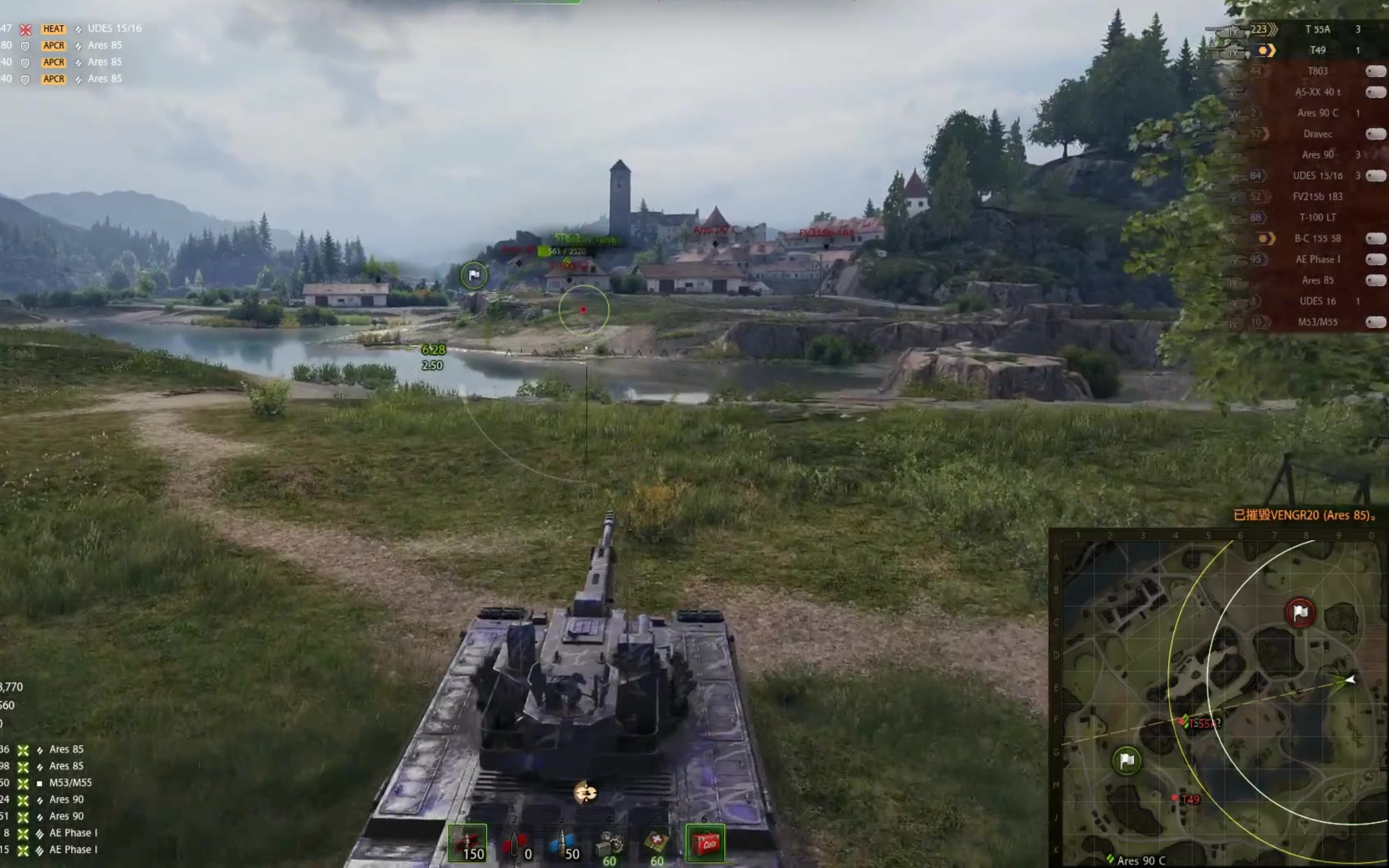The width and height of the screenshot is (1389, 868).
Task: Select the red shell with 150 rounds
Action: (467, 843)
